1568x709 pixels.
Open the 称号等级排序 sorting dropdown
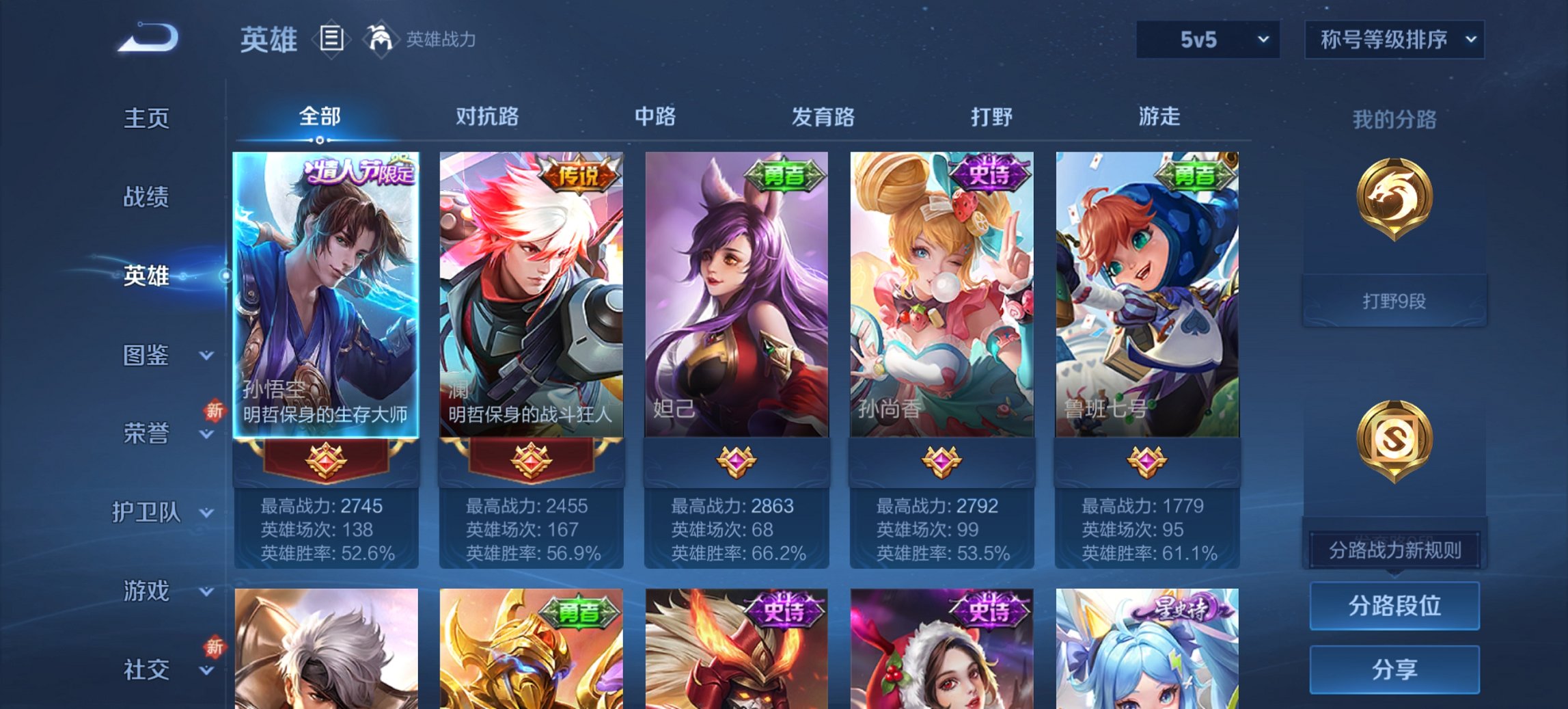pos(1394,40)
